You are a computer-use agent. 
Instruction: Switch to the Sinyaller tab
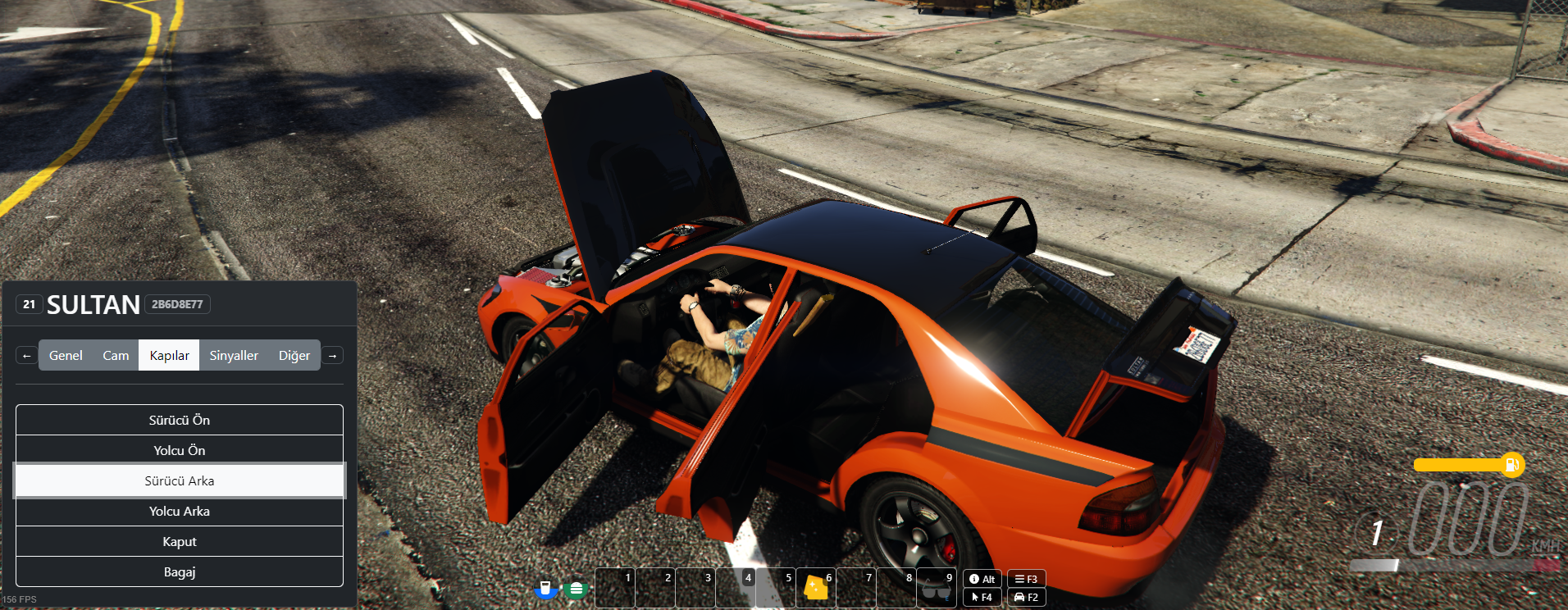tap(233, 355)
